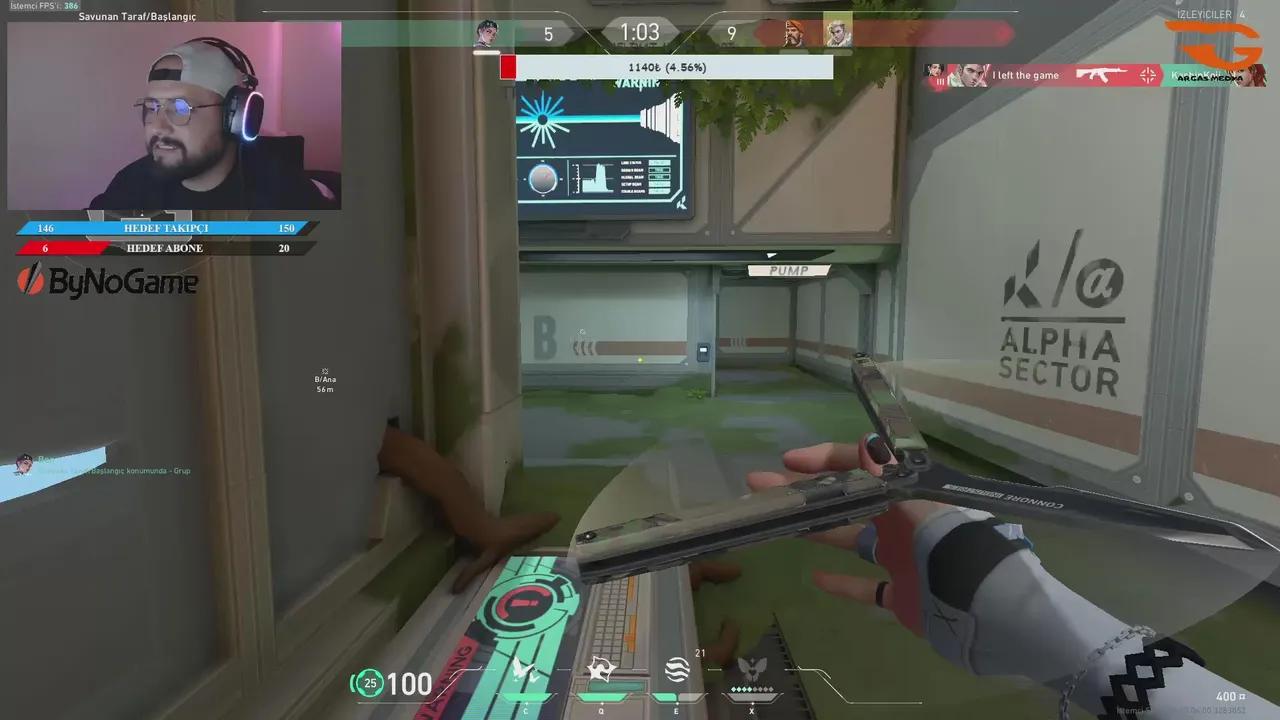Click the 'I left the game' killfeed entry
The image size is (1280, 720).
[x=1025, y=74]
